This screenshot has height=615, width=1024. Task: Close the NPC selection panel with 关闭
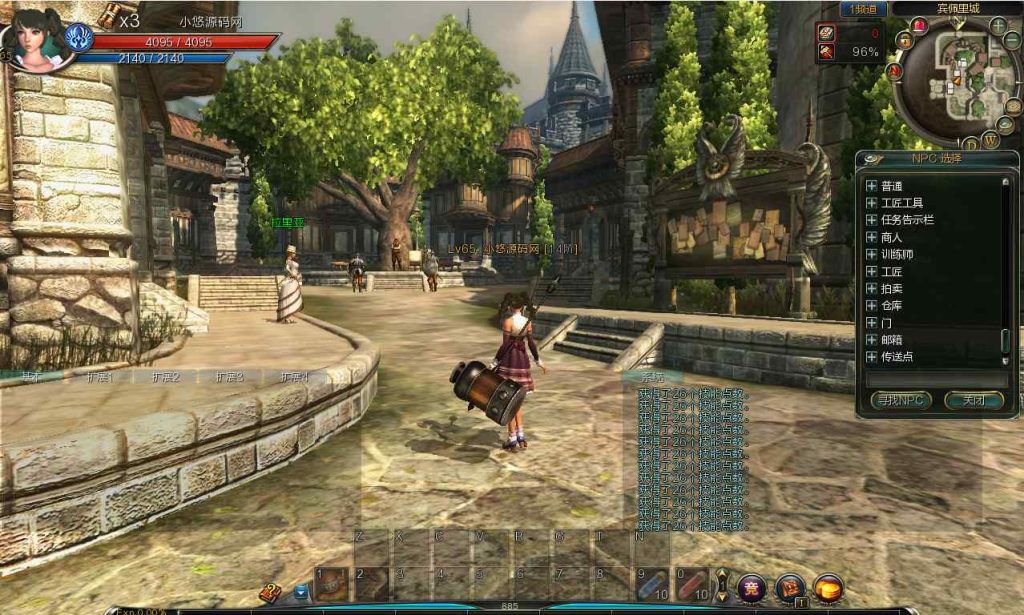(973, 400)
